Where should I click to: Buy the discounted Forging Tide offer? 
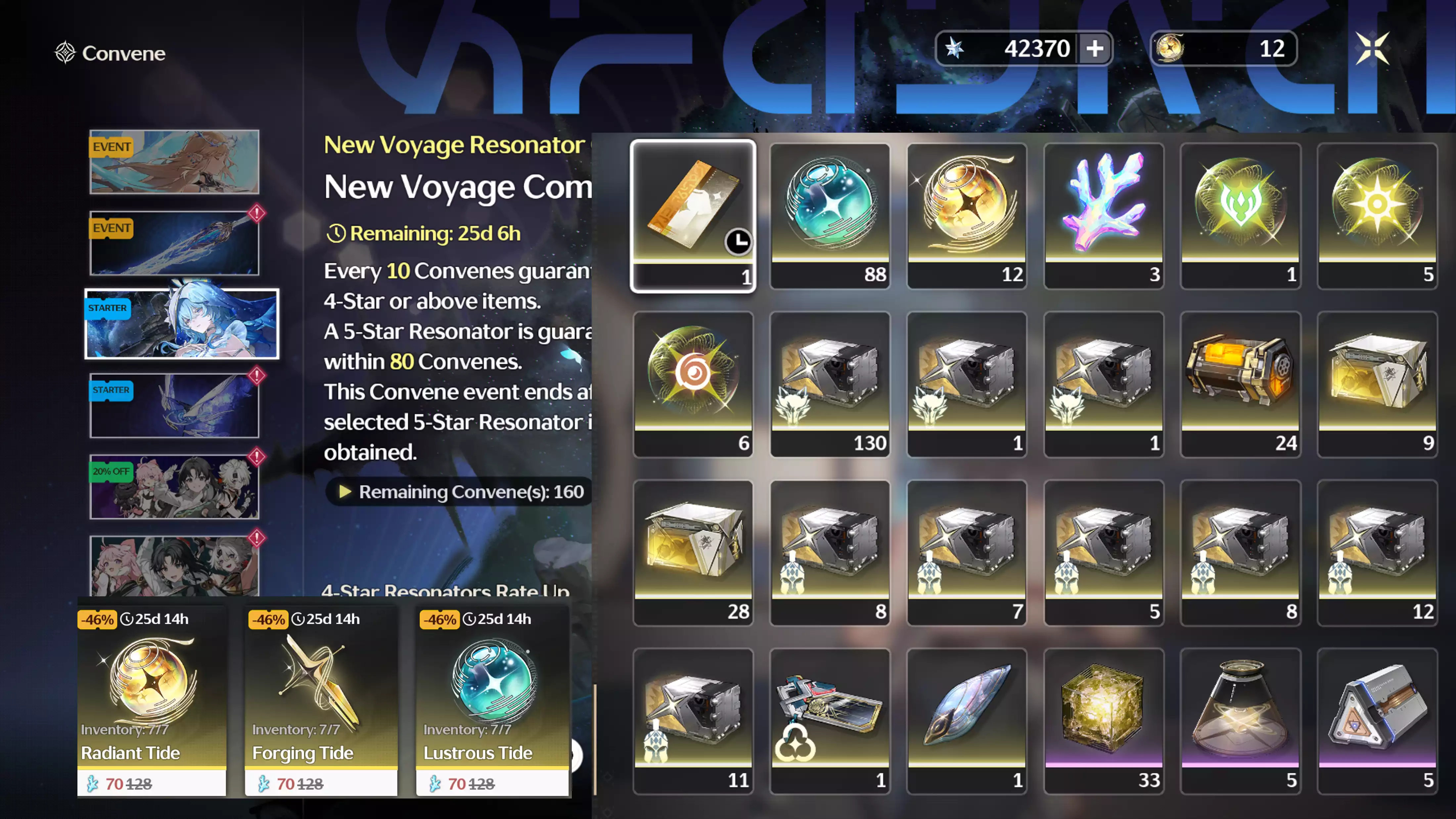click(321, 701)
